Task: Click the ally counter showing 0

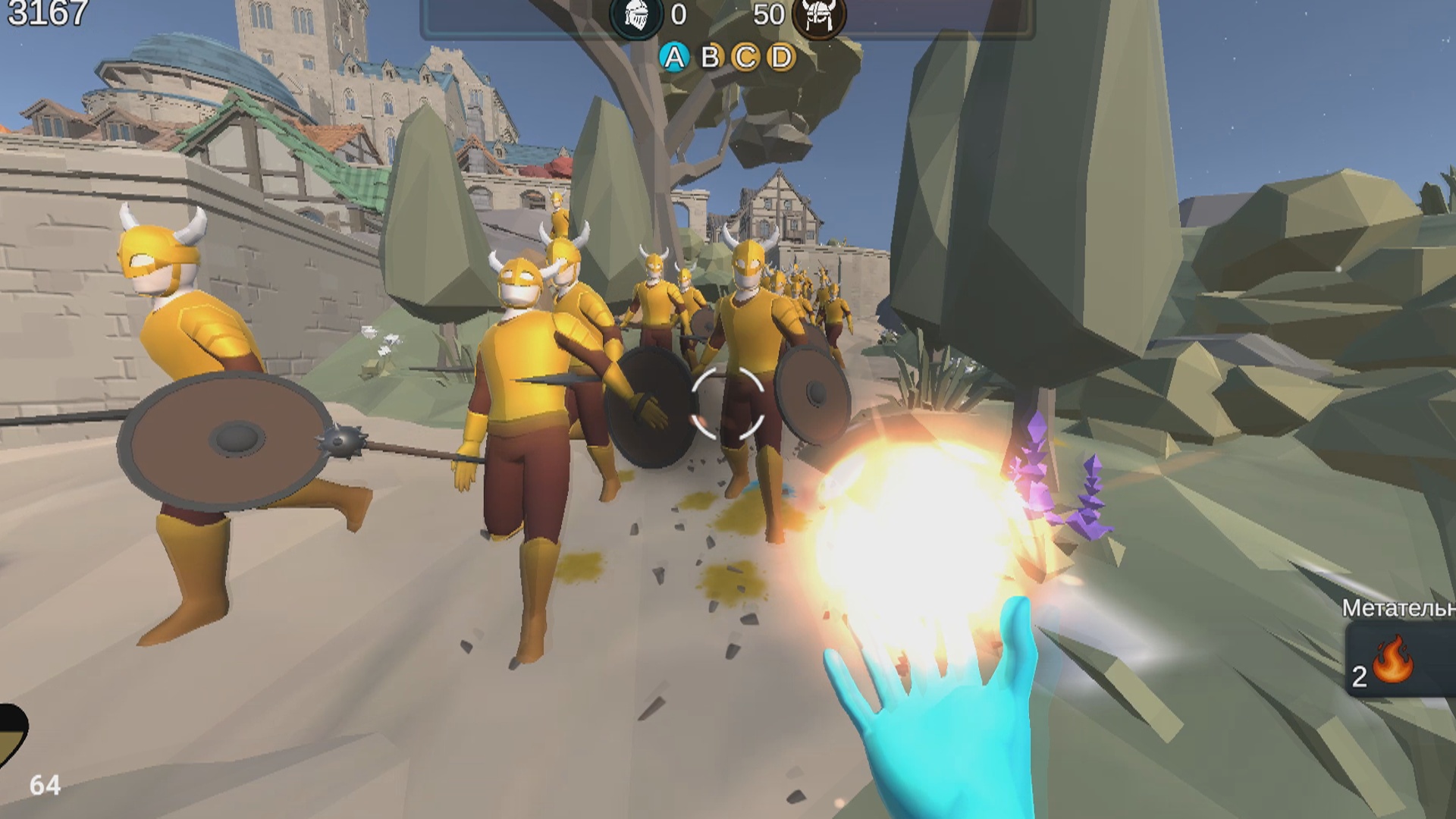Action: tap(679, 15)
